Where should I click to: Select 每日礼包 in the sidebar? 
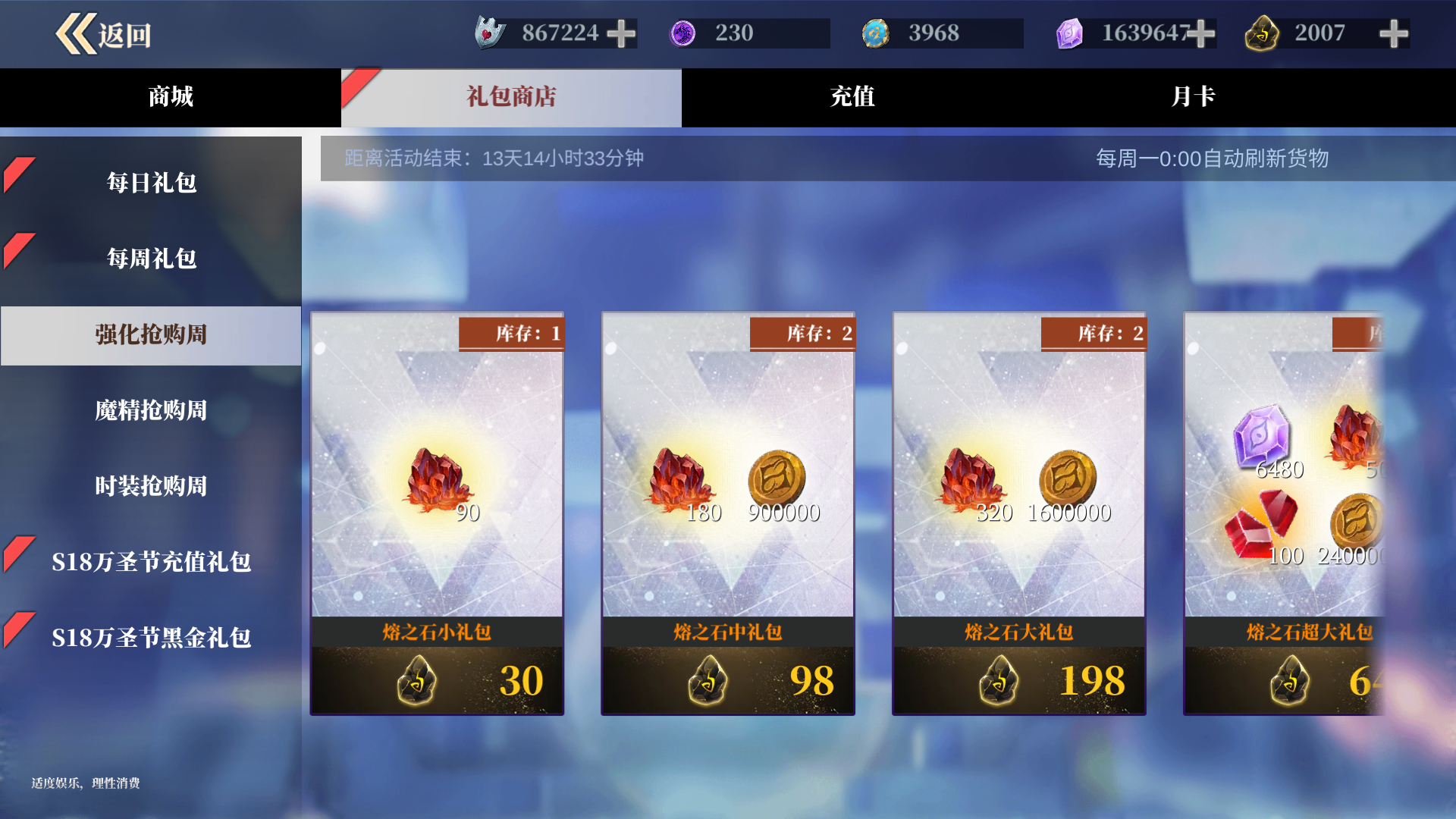click(151, 183)
